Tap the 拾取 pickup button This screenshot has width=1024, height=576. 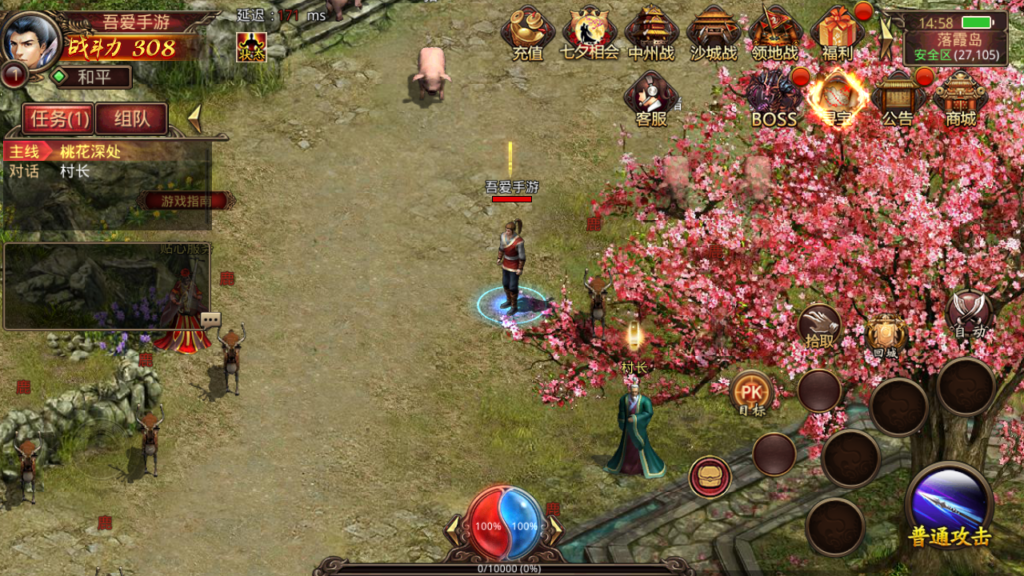[819, 325]
